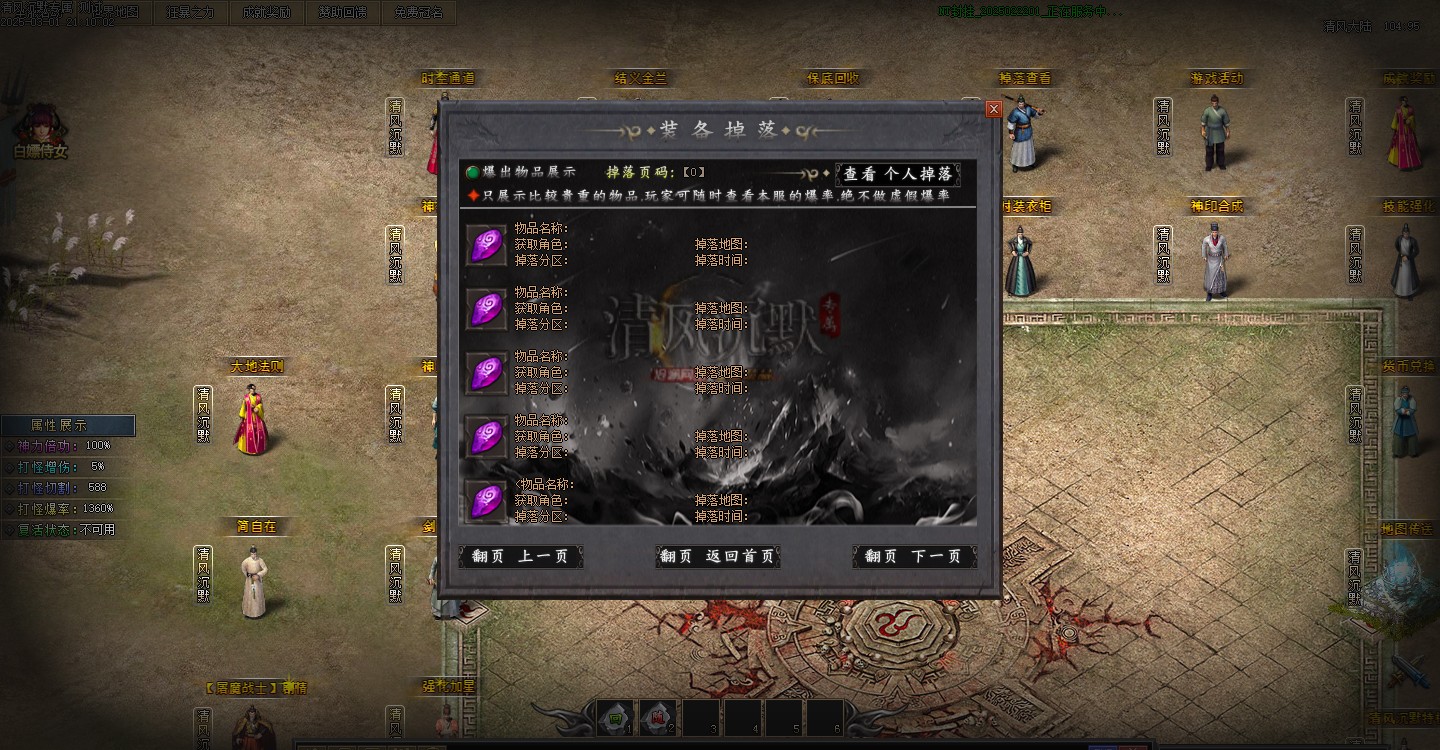Go to next page 下一页
Screen dimensions: 1440x750
pyautogui.click(x=914, y=556)
